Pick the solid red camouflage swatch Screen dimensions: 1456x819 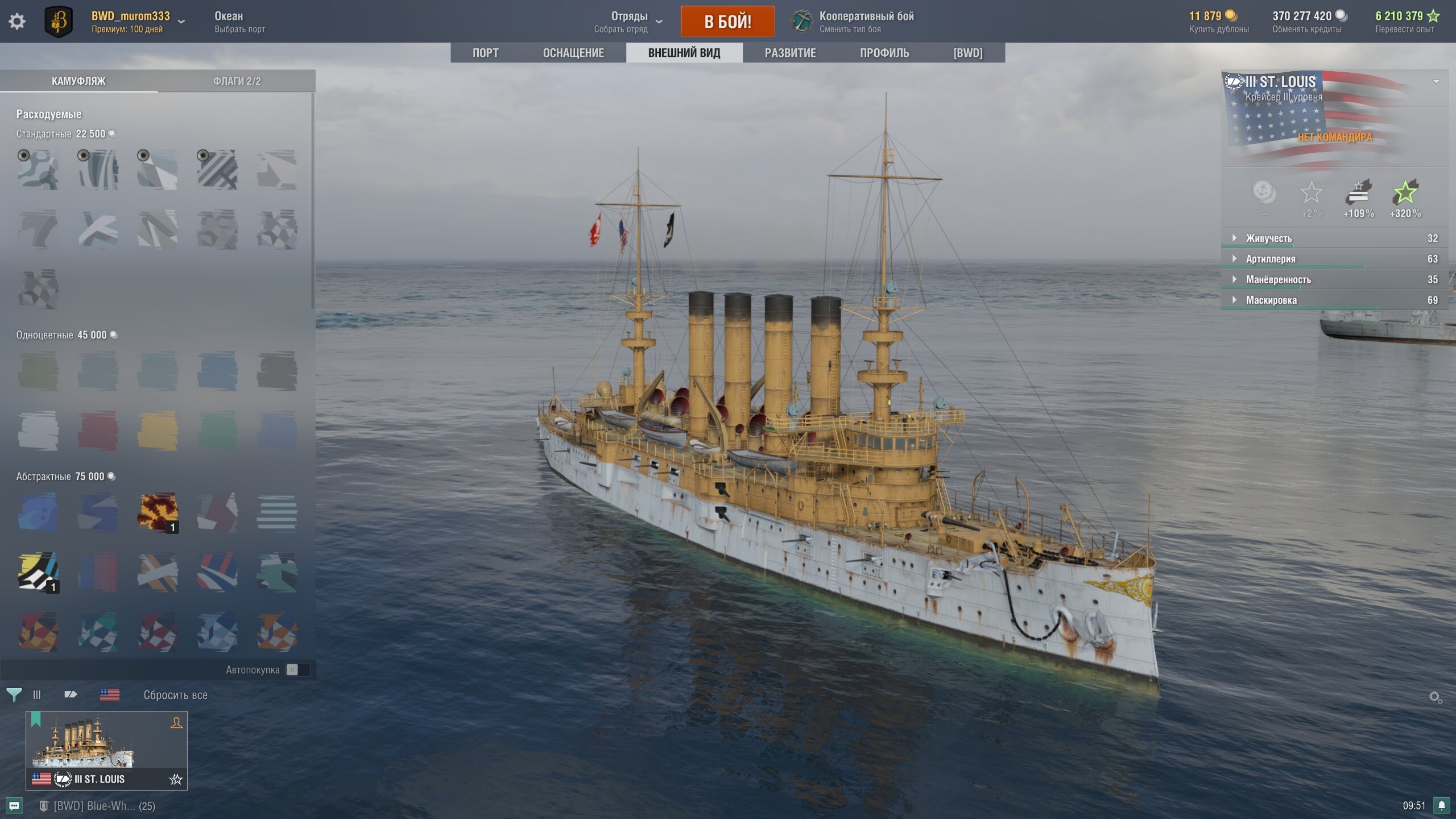[x=98, y=431]
